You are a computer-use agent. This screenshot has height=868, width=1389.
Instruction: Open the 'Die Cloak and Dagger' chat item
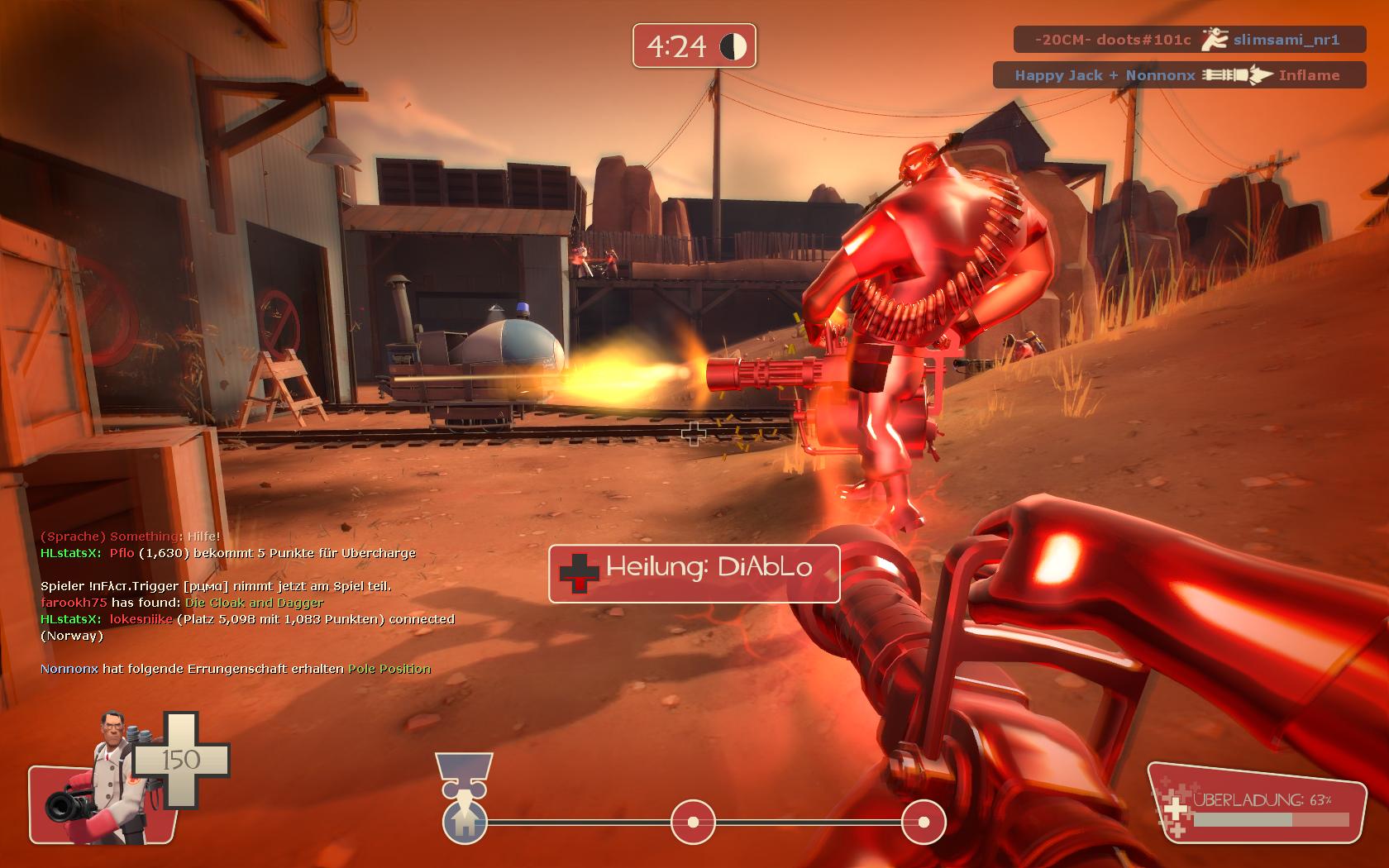pyautogui.click(x=254, y=603)
